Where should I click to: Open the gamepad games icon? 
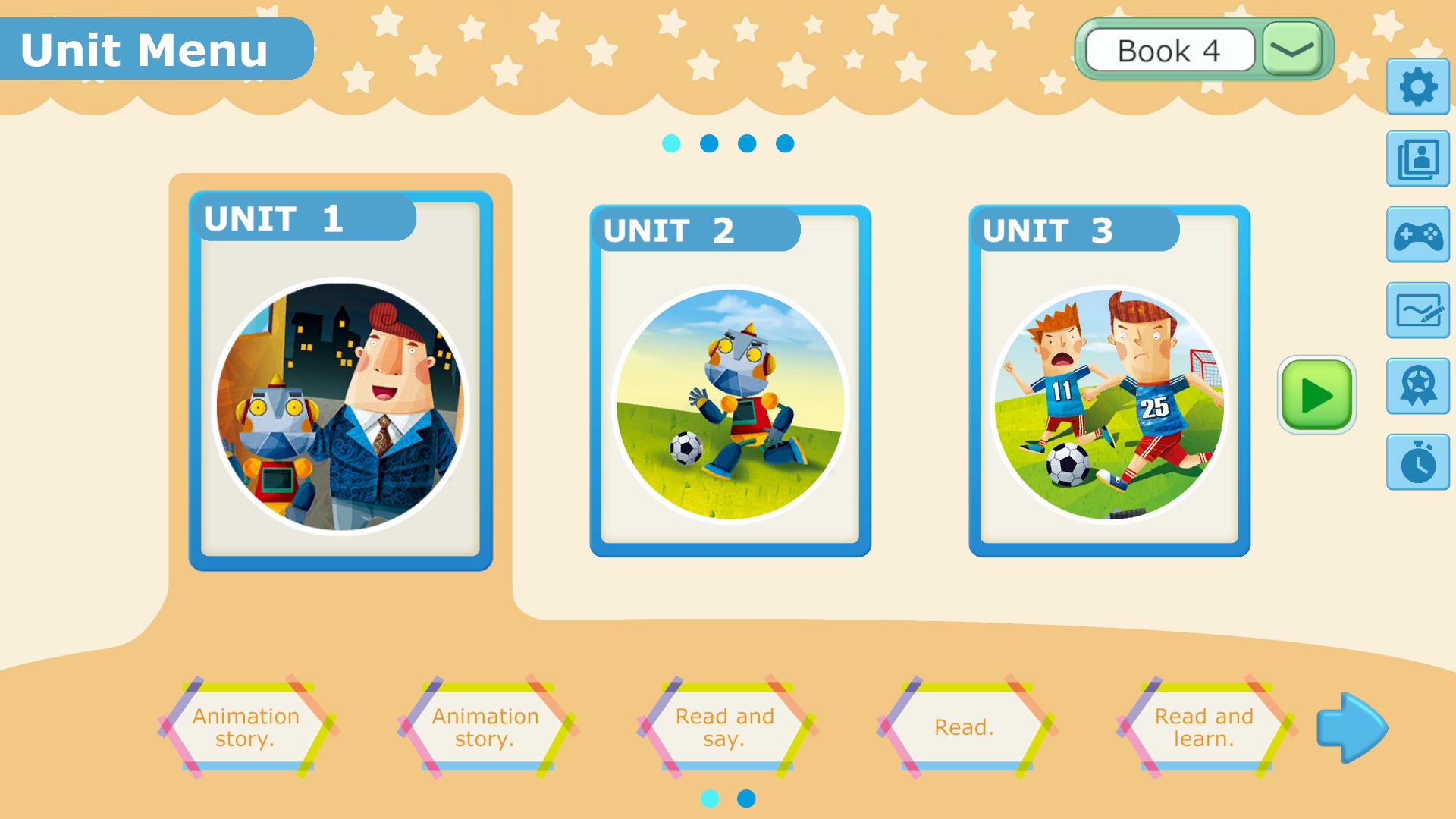(1417, 235)
